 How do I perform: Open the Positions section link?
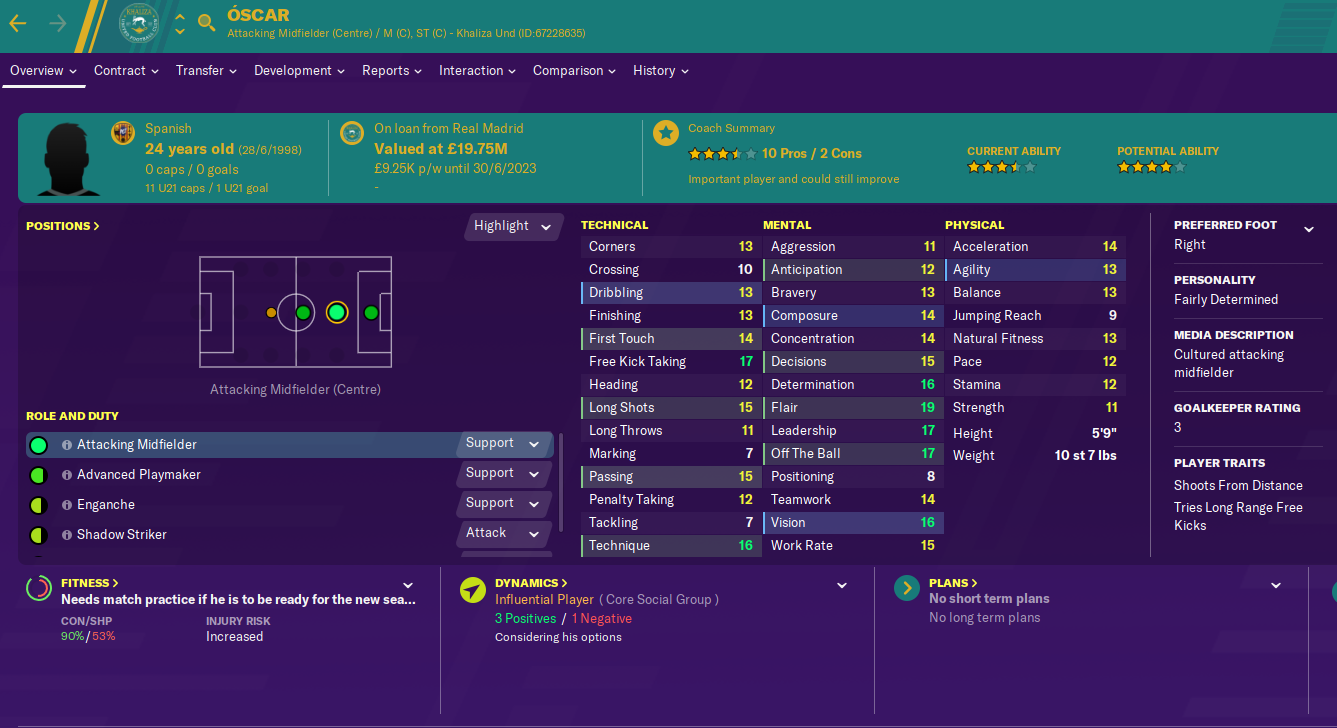[x=63, y=226]
